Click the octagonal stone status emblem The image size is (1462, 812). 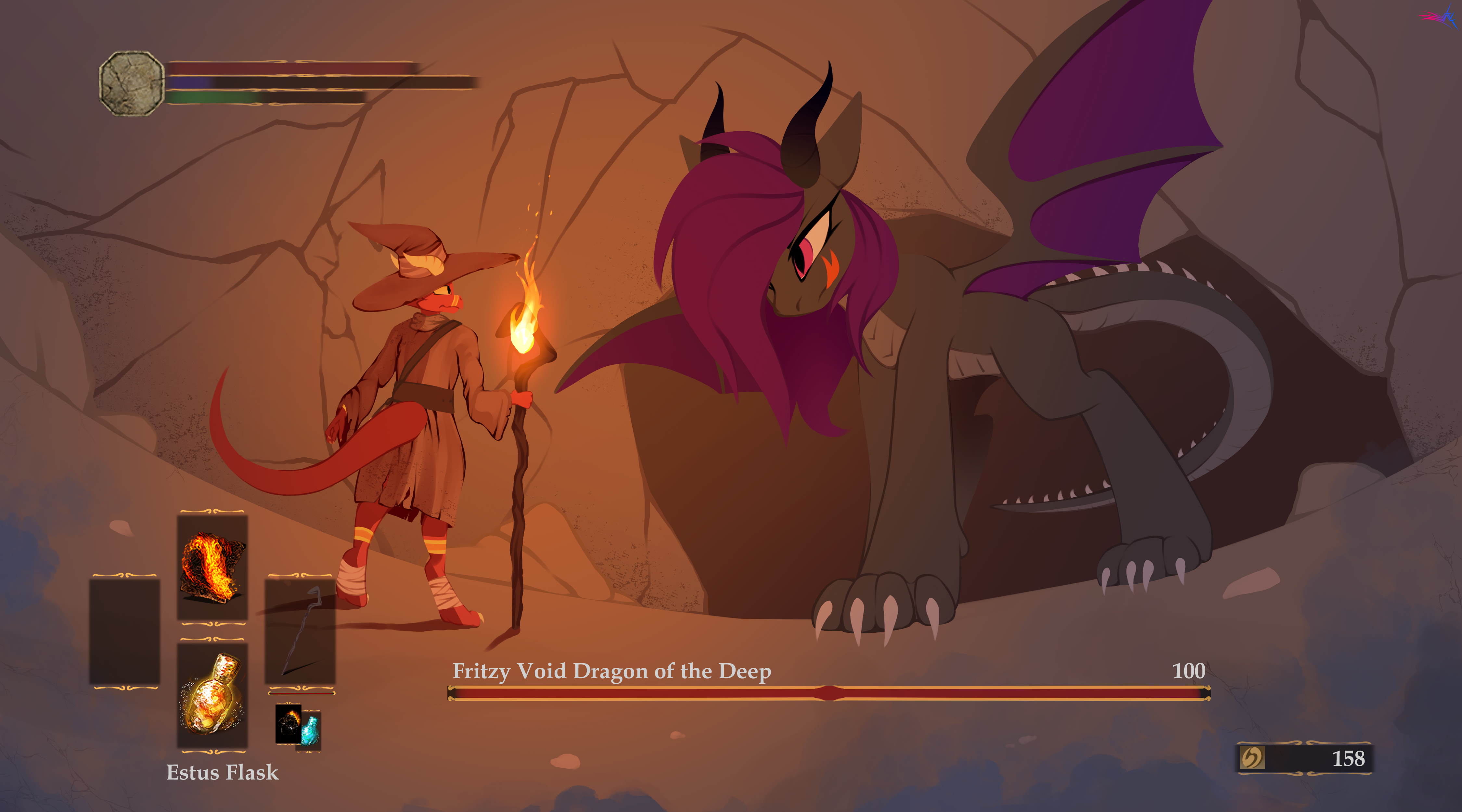pyautogui.click(x=132, y=84)
